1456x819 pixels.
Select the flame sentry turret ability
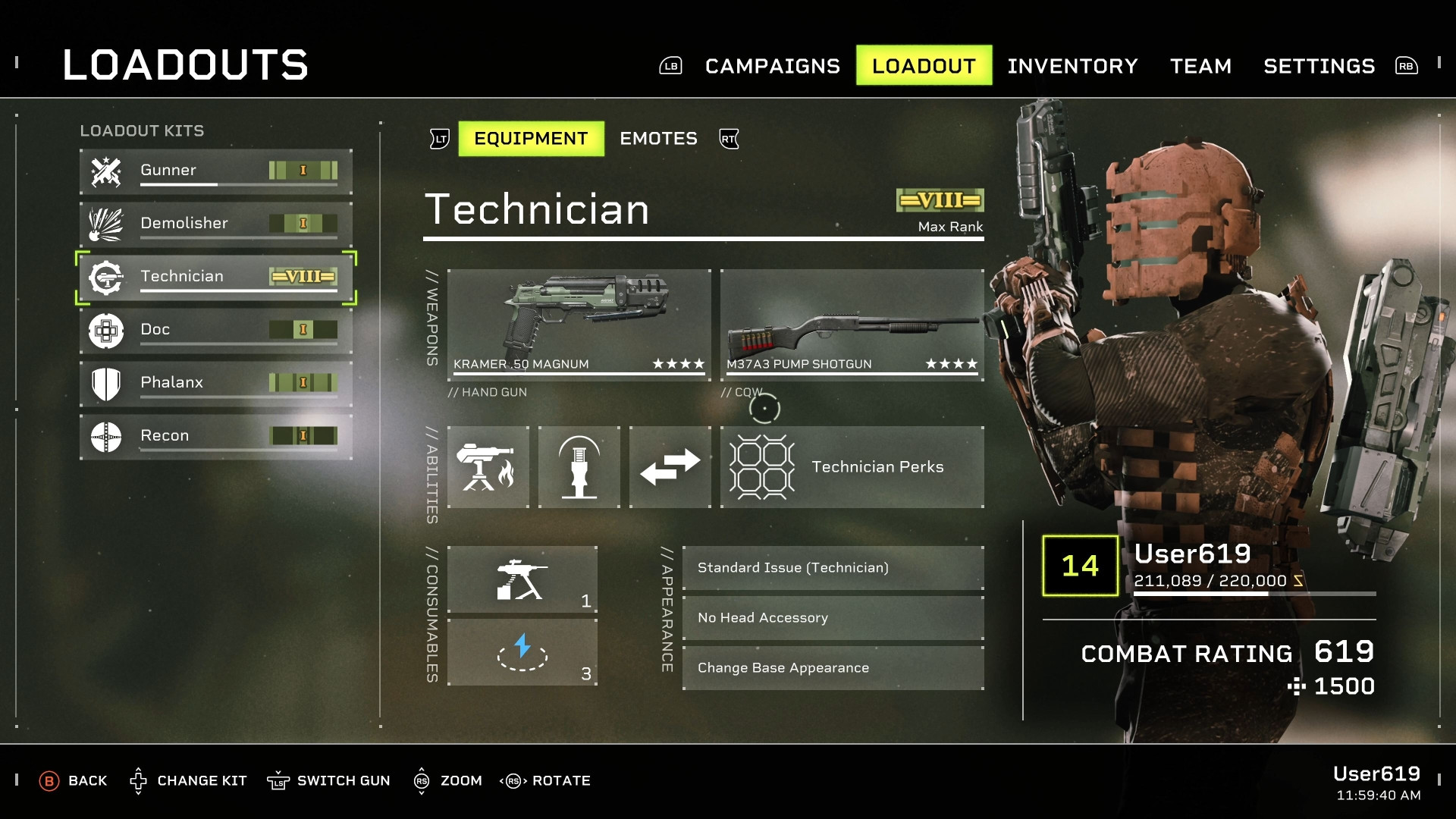[488, 467]
